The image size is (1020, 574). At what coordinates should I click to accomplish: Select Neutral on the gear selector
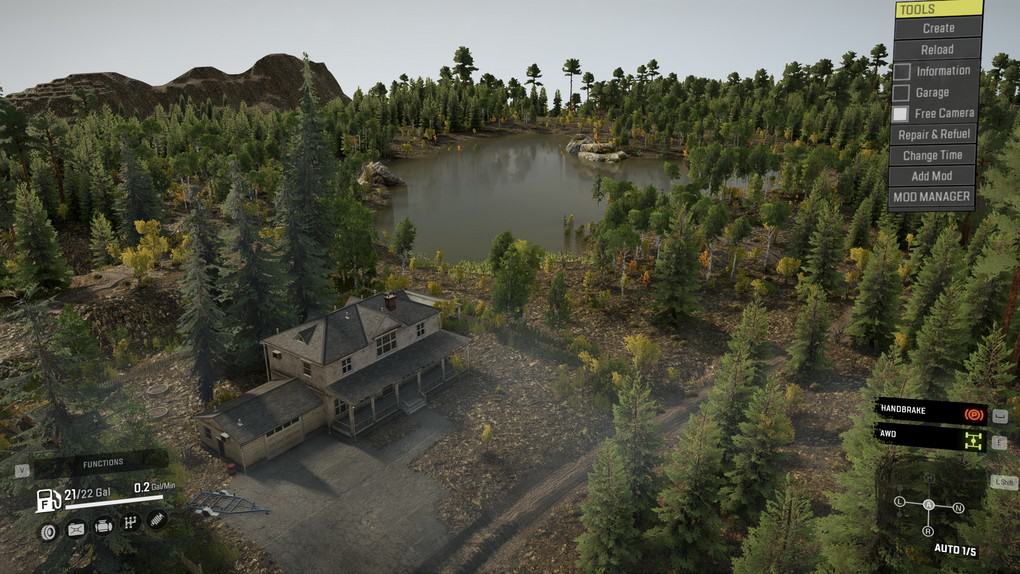click(959, 507)
